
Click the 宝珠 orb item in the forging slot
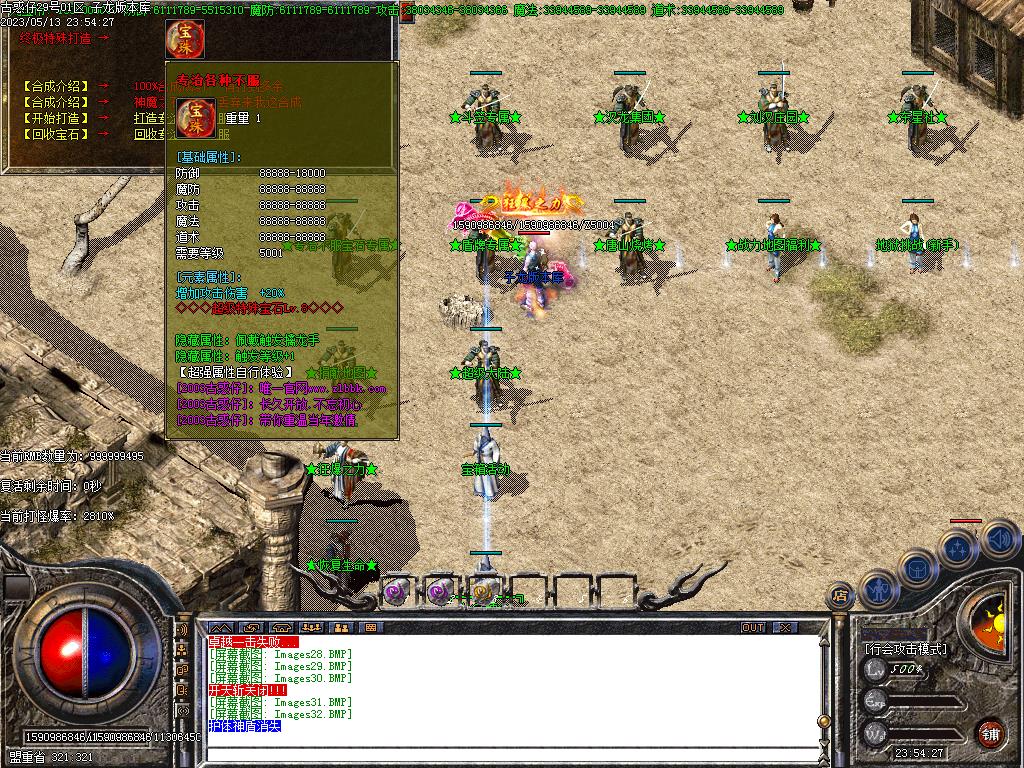[185, 39]
